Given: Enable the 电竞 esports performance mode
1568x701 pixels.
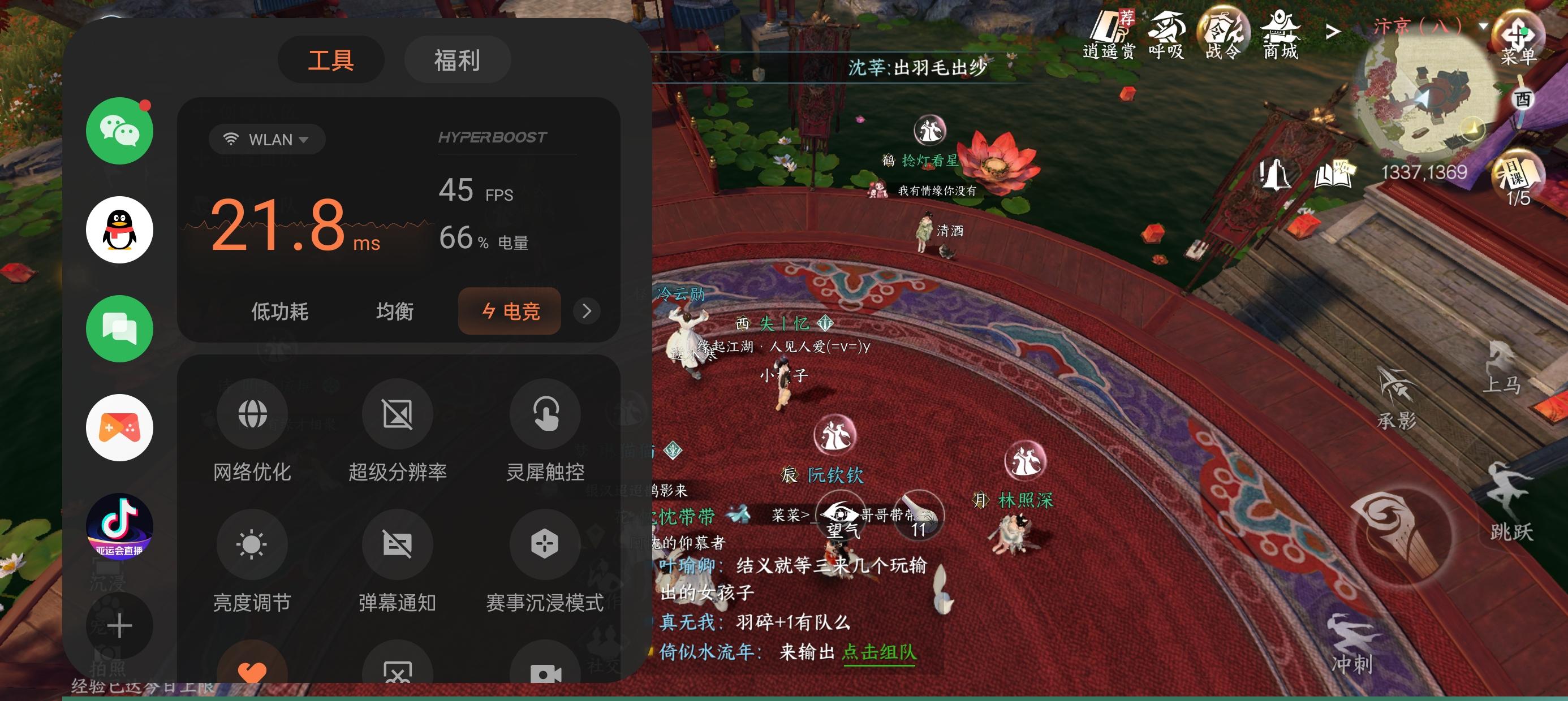Looking at the screenshot, I should (509, 311).
